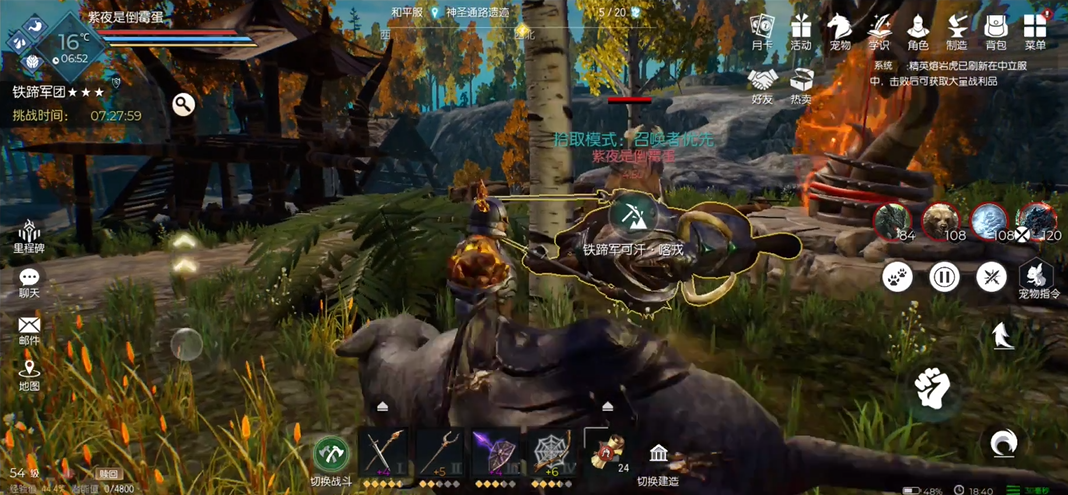Open the 热卖 hot sale shop

point(801,84)
